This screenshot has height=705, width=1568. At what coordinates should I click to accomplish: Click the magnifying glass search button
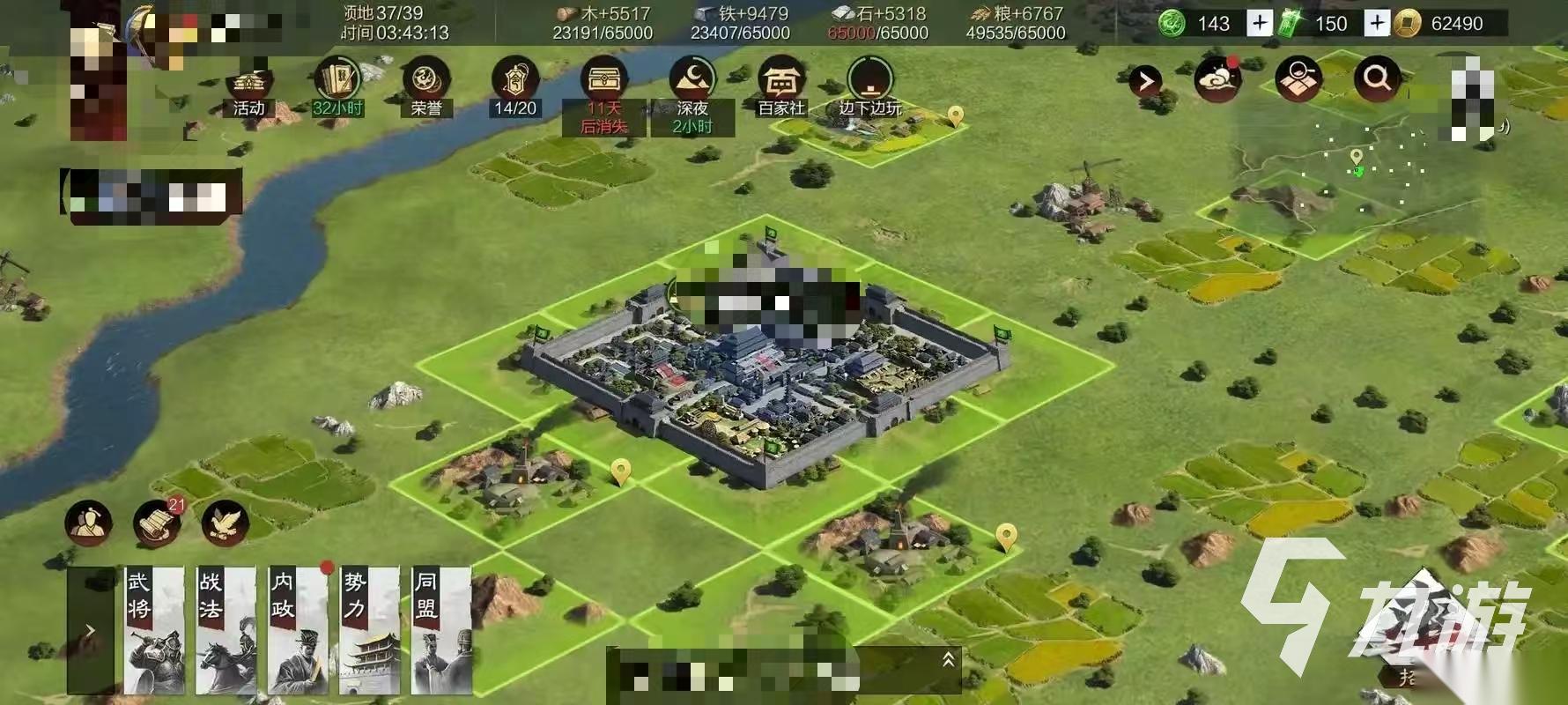coord(1377,79)
